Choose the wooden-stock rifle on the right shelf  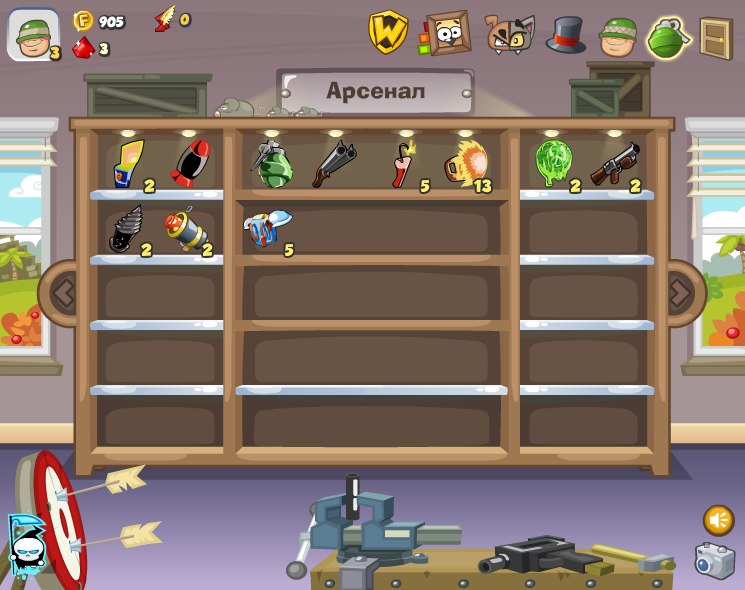tap(614, 163)
